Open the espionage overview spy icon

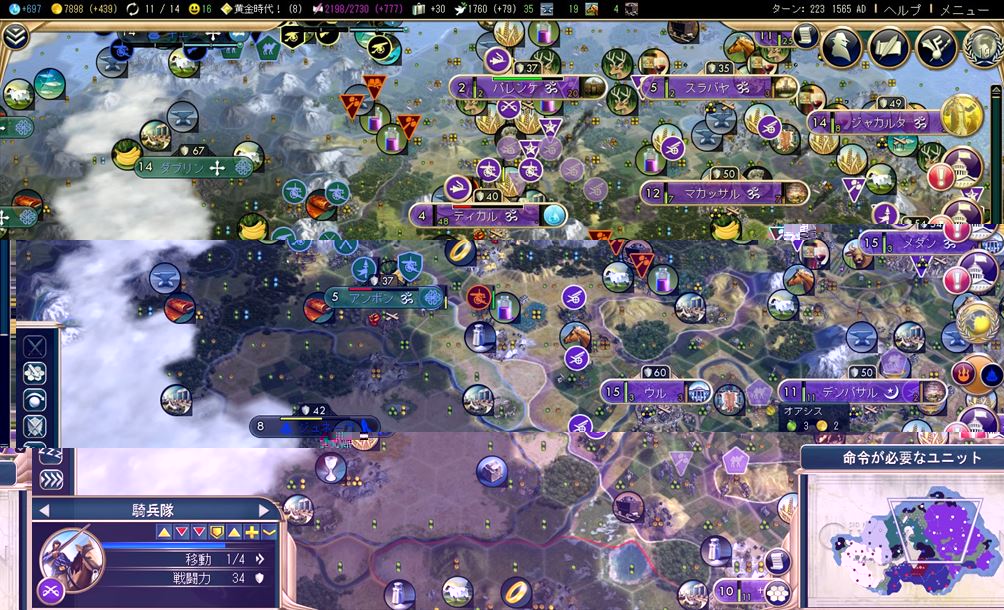click(843, 45)
